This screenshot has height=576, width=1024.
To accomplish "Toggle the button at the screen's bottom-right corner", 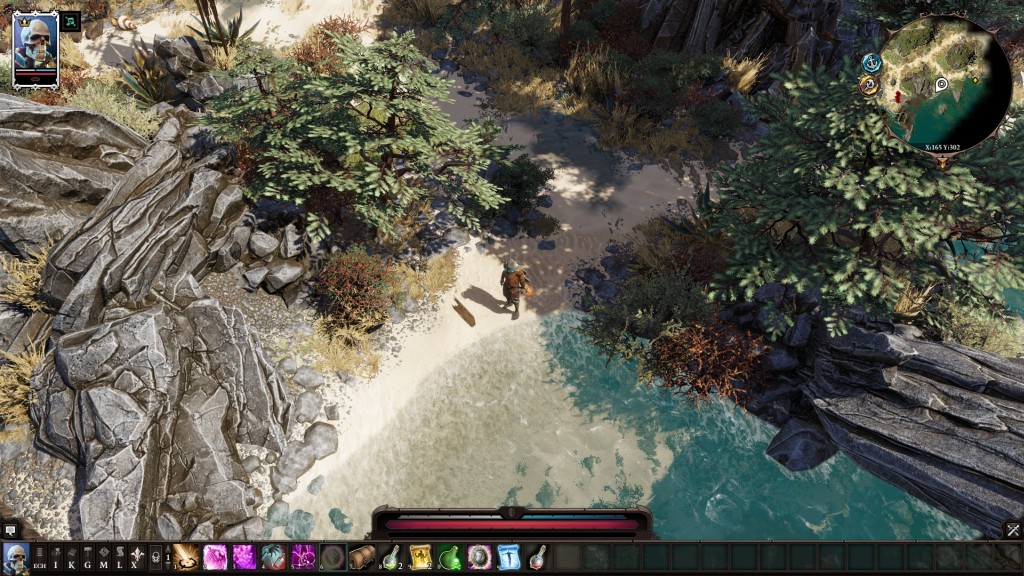I will click(x=1013, y=530).
